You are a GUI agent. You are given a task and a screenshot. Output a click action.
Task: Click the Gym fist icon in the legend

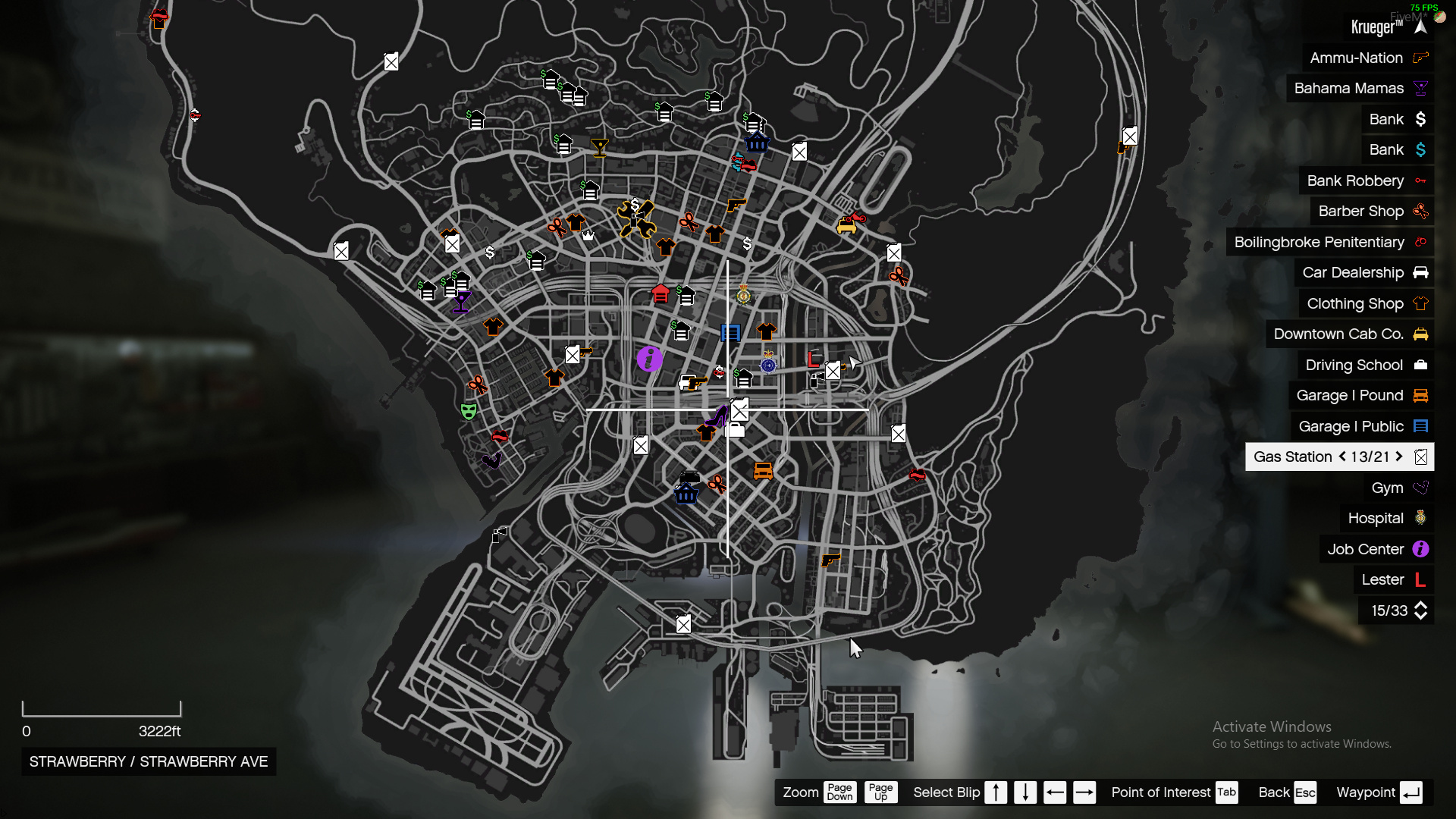tap(1420, 488)
